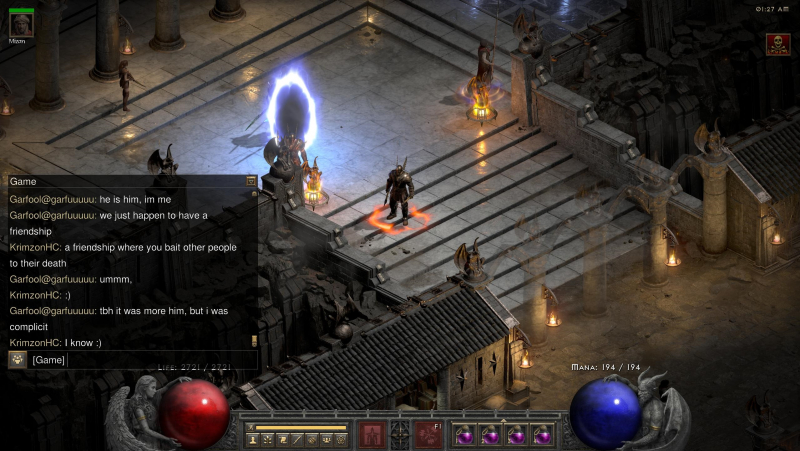This screenshot has width=800, height=451.
Task: Open the character sheet from the mini panel
Action: click(x=253, y=440)
